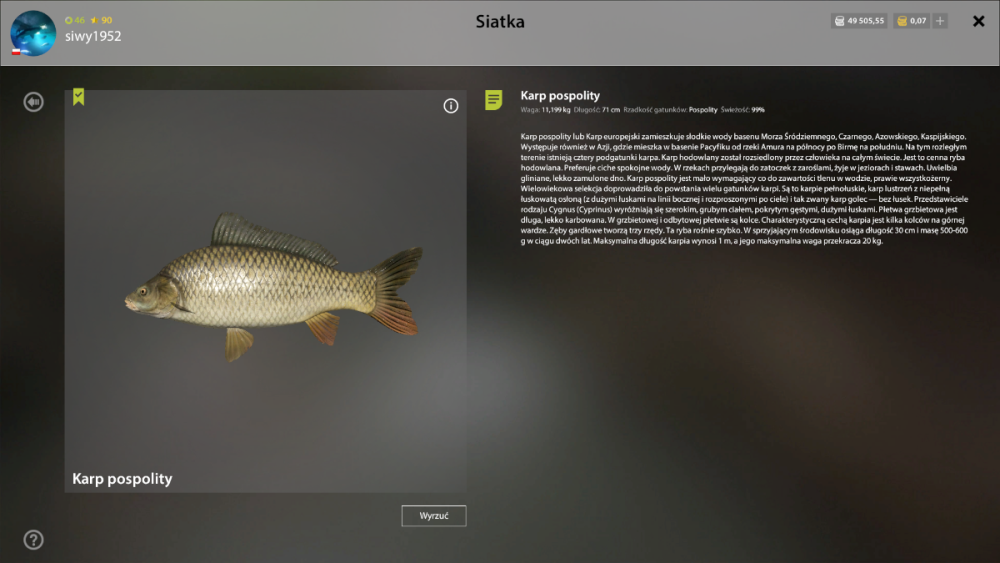Click the silver money balance
1000x563 pixels.
859,21
